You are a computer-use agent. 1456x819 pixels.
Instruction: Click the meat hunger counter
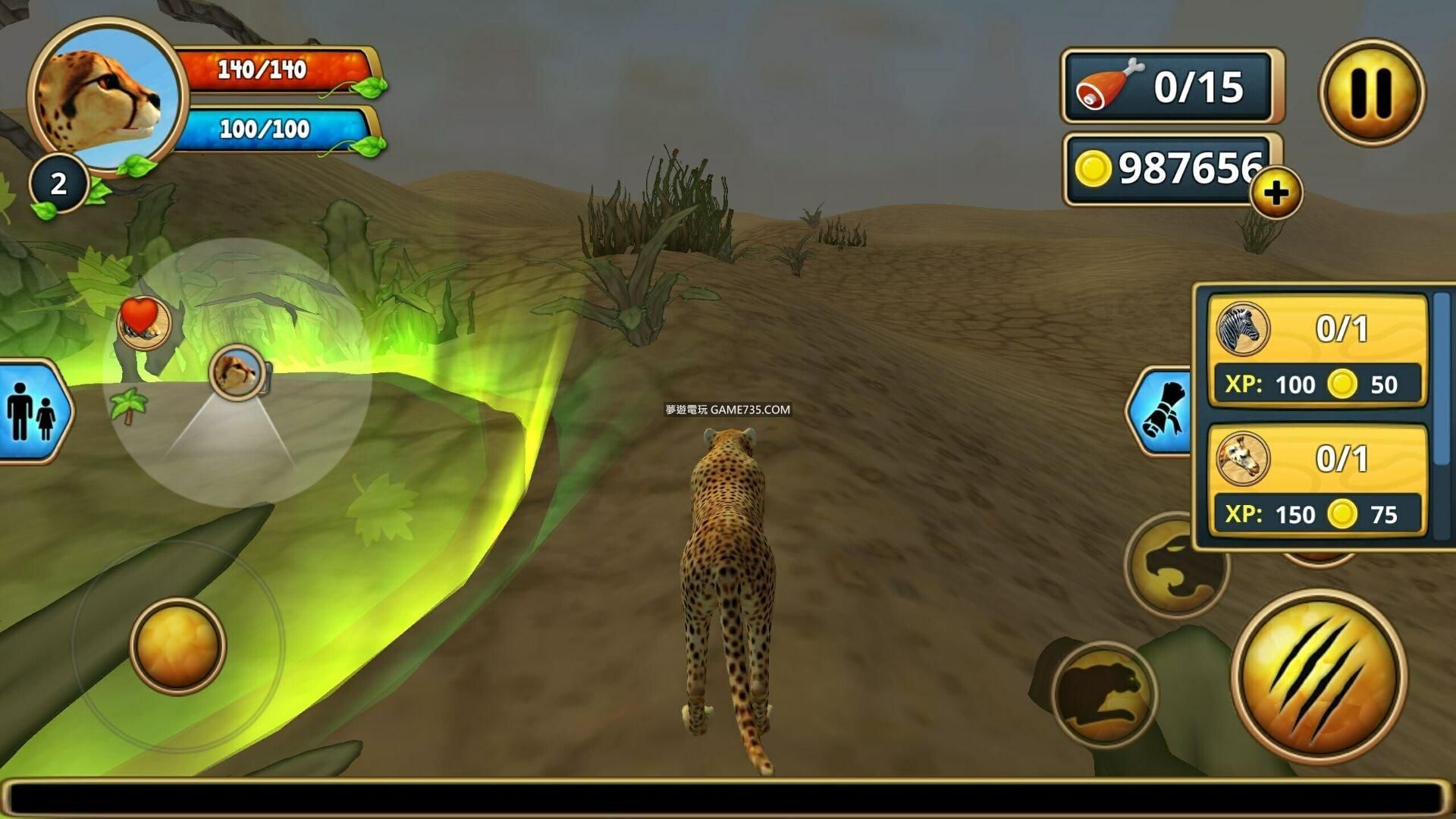pos(1170,86)
